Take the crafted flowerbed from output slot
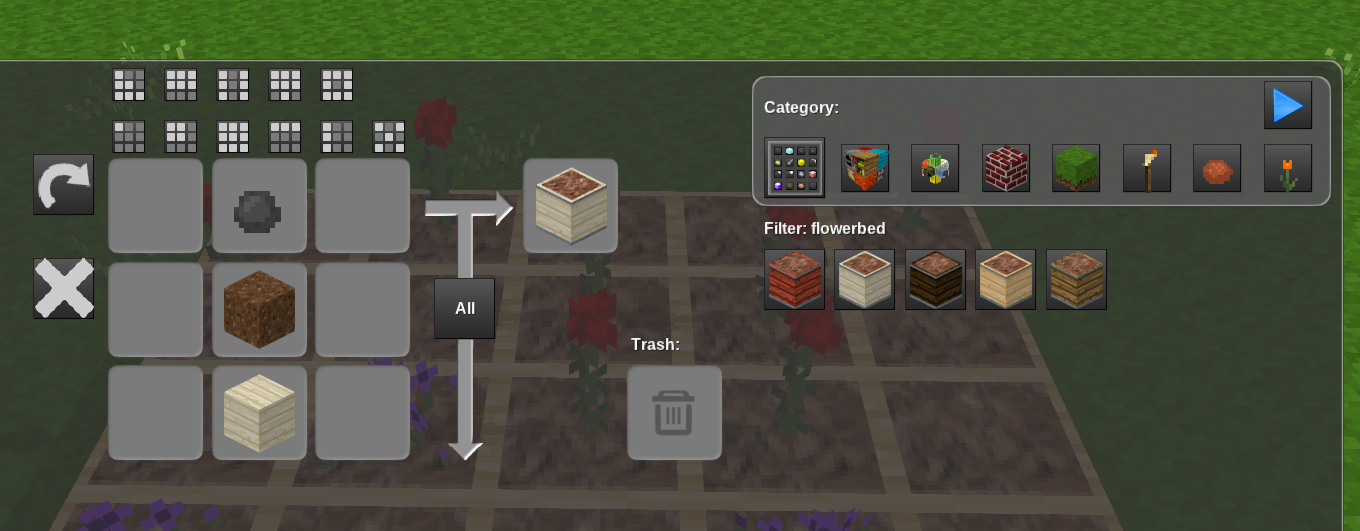Image resolution: width=1360 pixels, height=531 pixels. (570, 206)
